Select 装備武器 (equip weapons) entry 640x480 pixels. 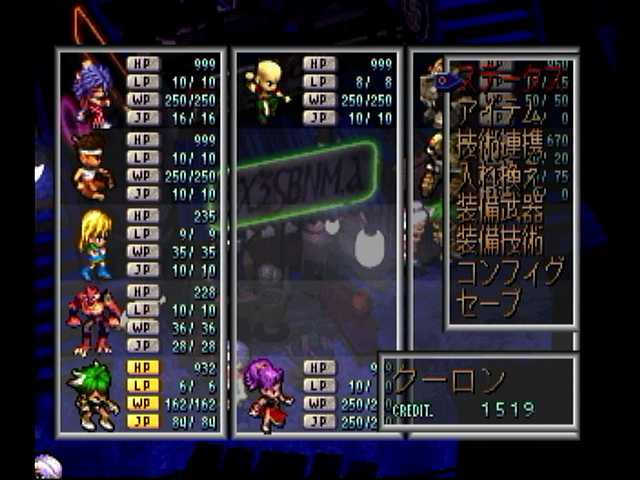point(500,208)
